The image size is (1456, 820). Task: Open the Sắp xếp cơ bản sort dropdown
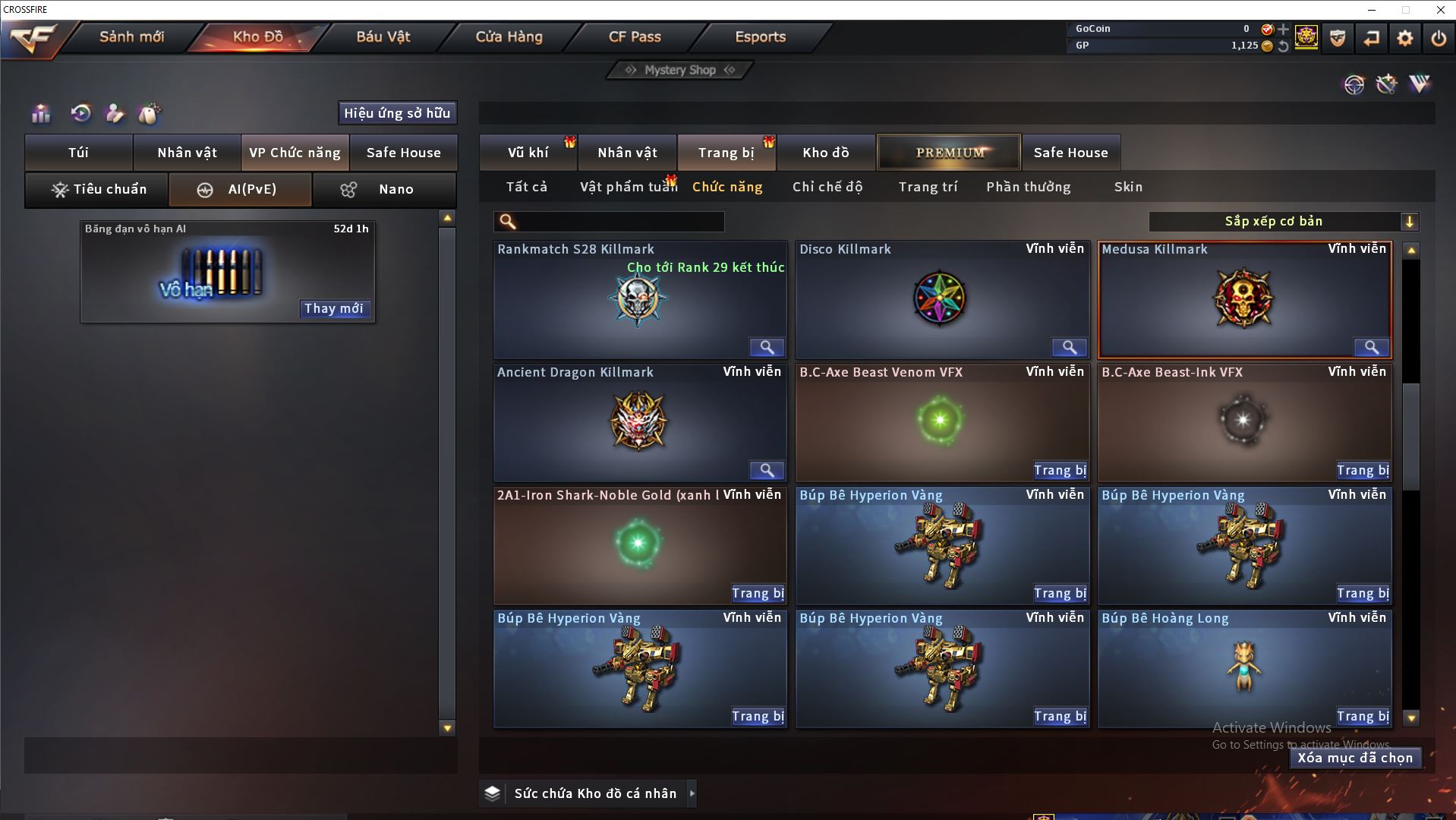coord(1283,222)
